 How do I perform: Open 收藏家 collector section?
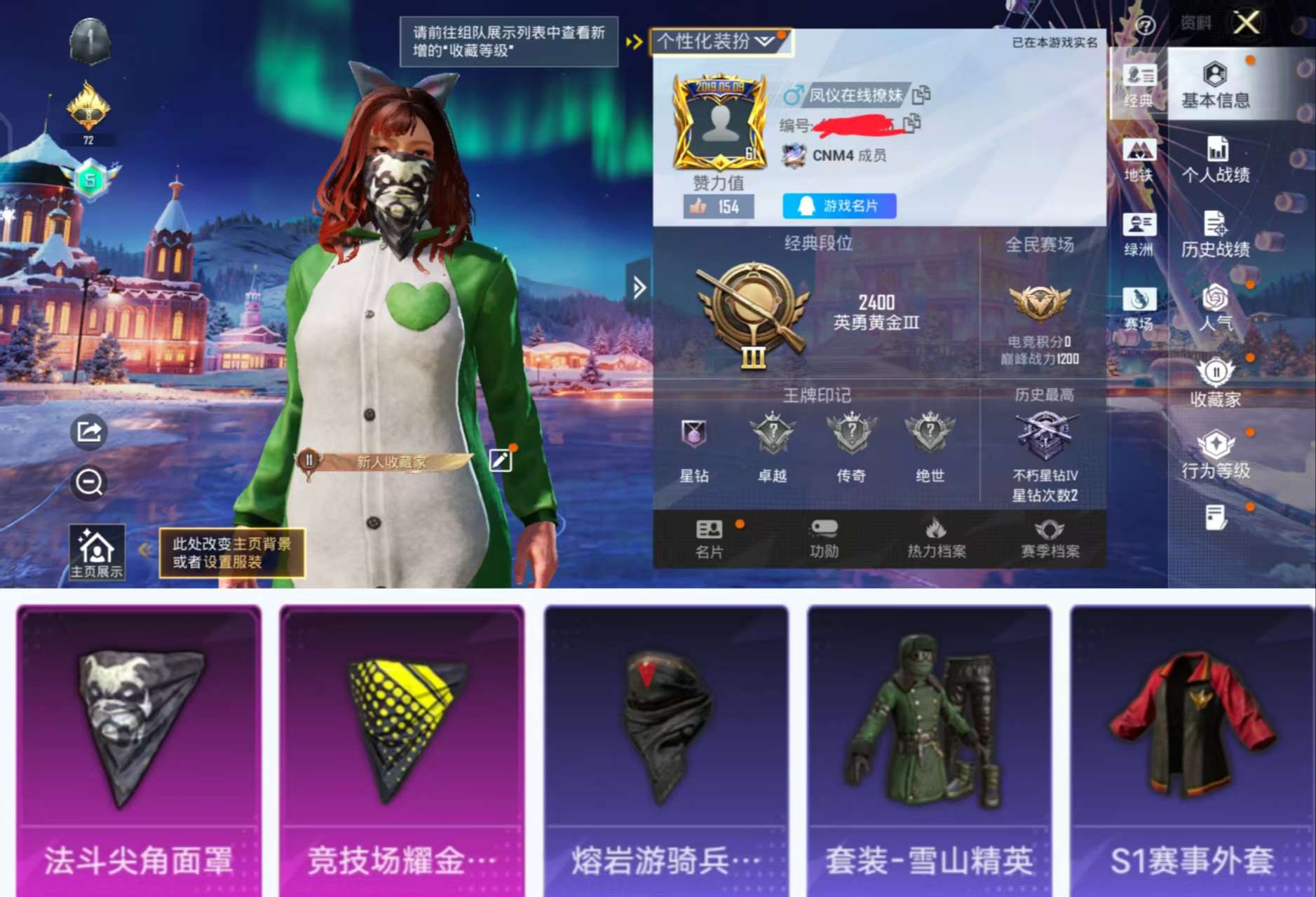click(1216, 385)
